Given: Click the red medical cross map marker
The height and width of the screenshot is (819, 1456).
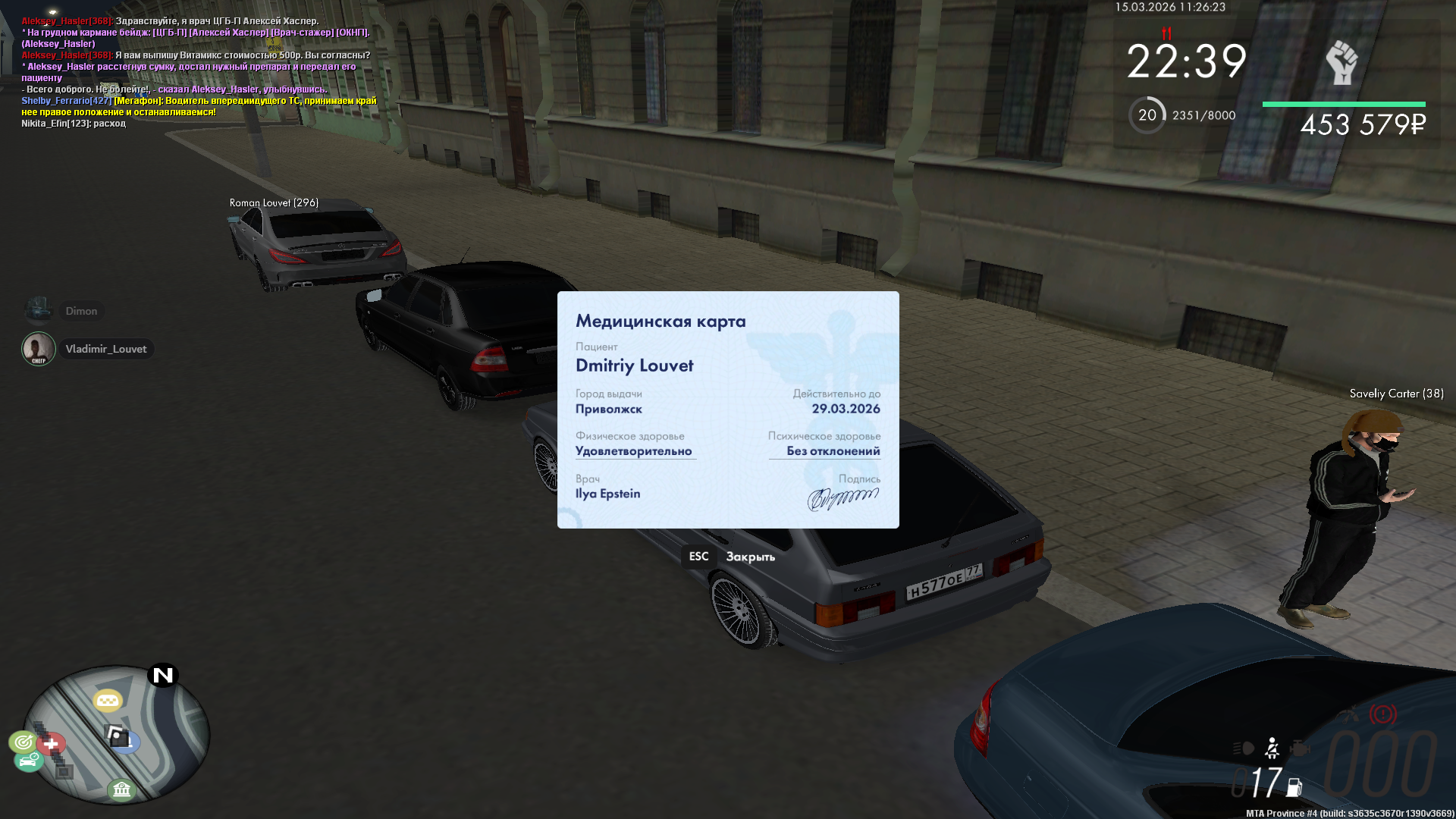Looking at the screenshot, I should [52, 744].
